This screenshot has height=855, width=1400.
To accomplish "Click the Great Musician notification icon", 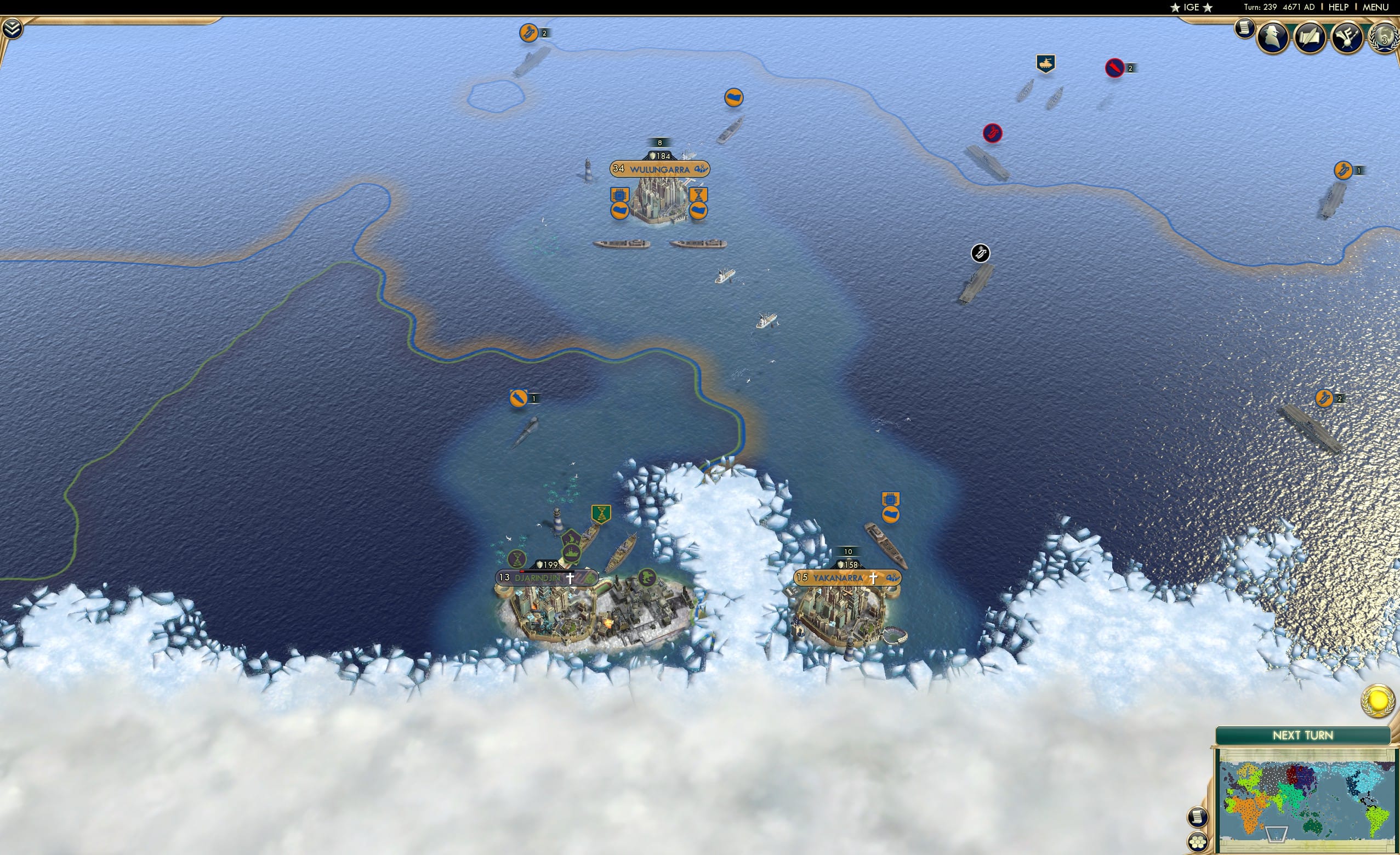I will point(1347,36).
